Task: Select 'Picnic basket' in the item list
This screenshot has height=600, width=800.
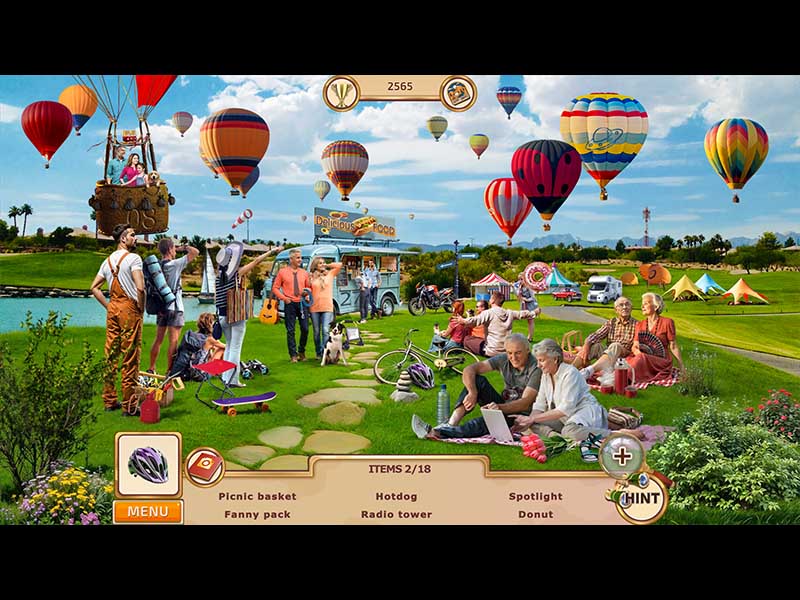Action: (x=257, y=496)
